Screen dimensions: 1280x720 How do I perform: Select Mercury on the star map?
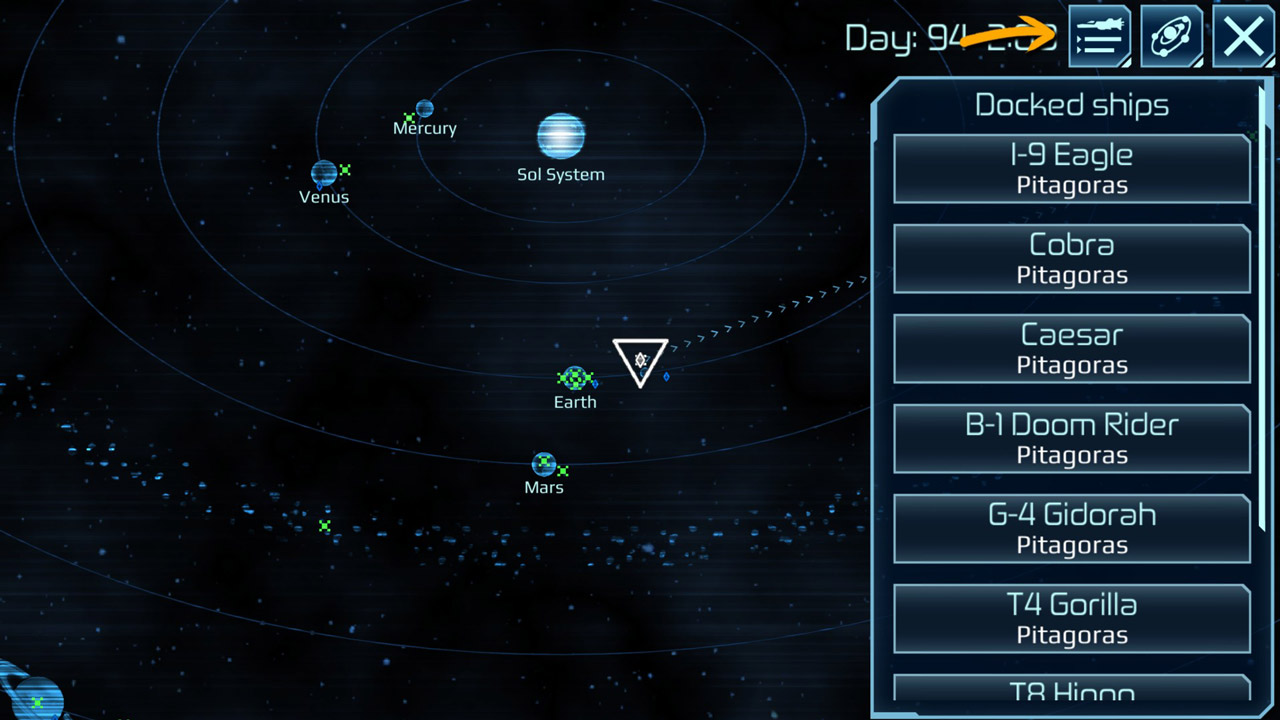tap(425, 108)
